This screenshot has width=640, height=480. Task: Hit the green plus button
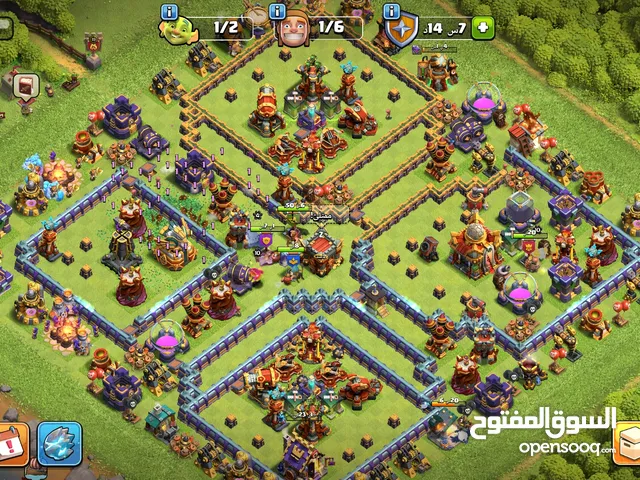[483, 28]
